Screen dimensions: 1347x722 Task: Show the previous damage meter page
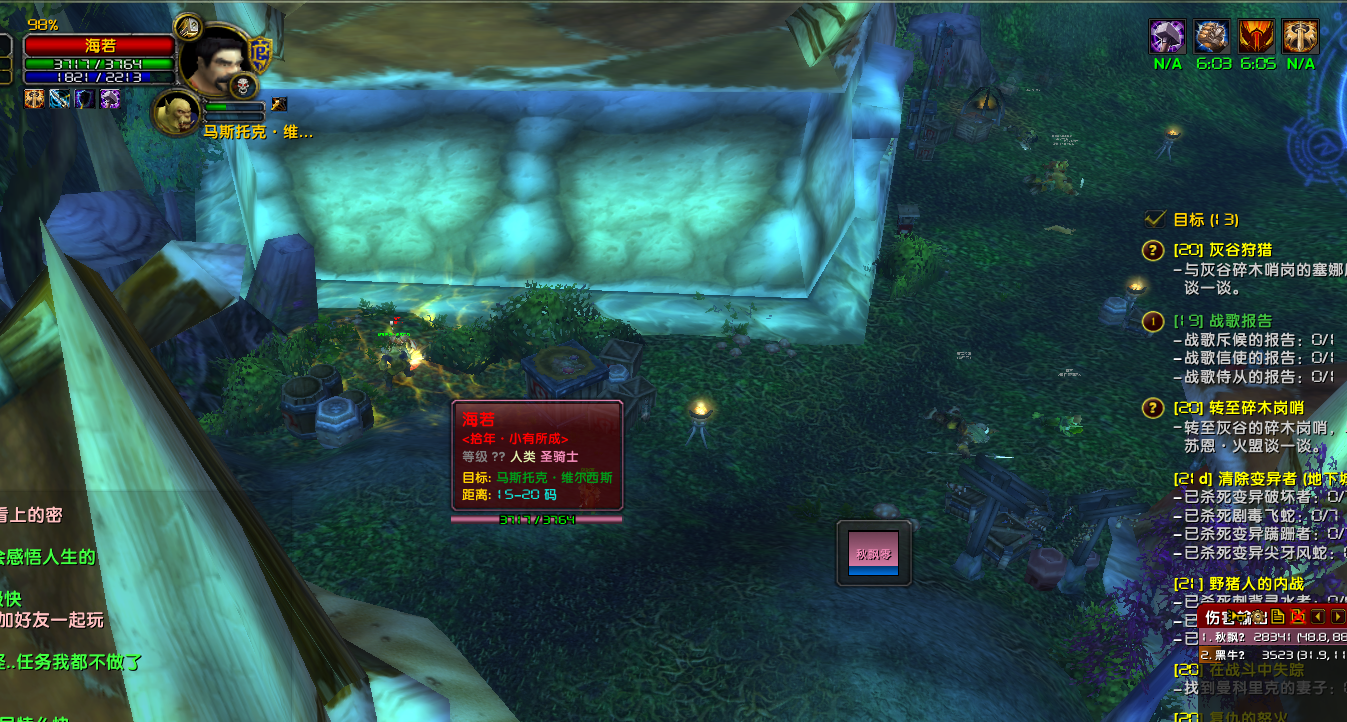point(1318,617)
